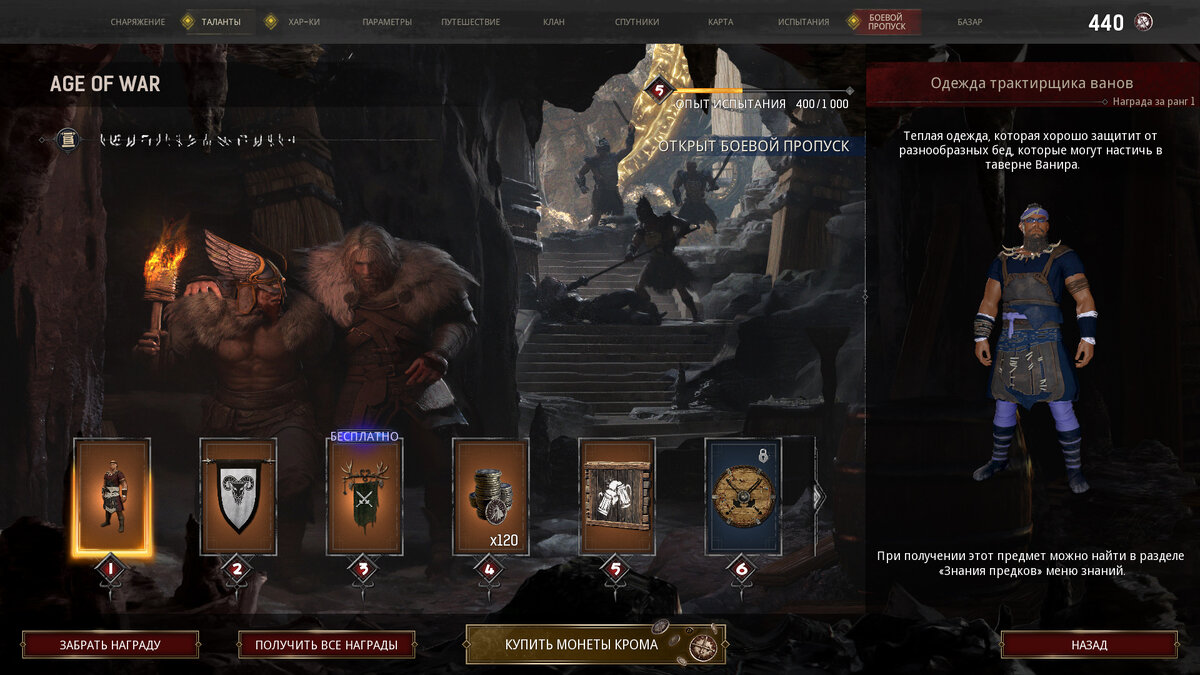Open the Снаряжение tab

pos(138,22)
